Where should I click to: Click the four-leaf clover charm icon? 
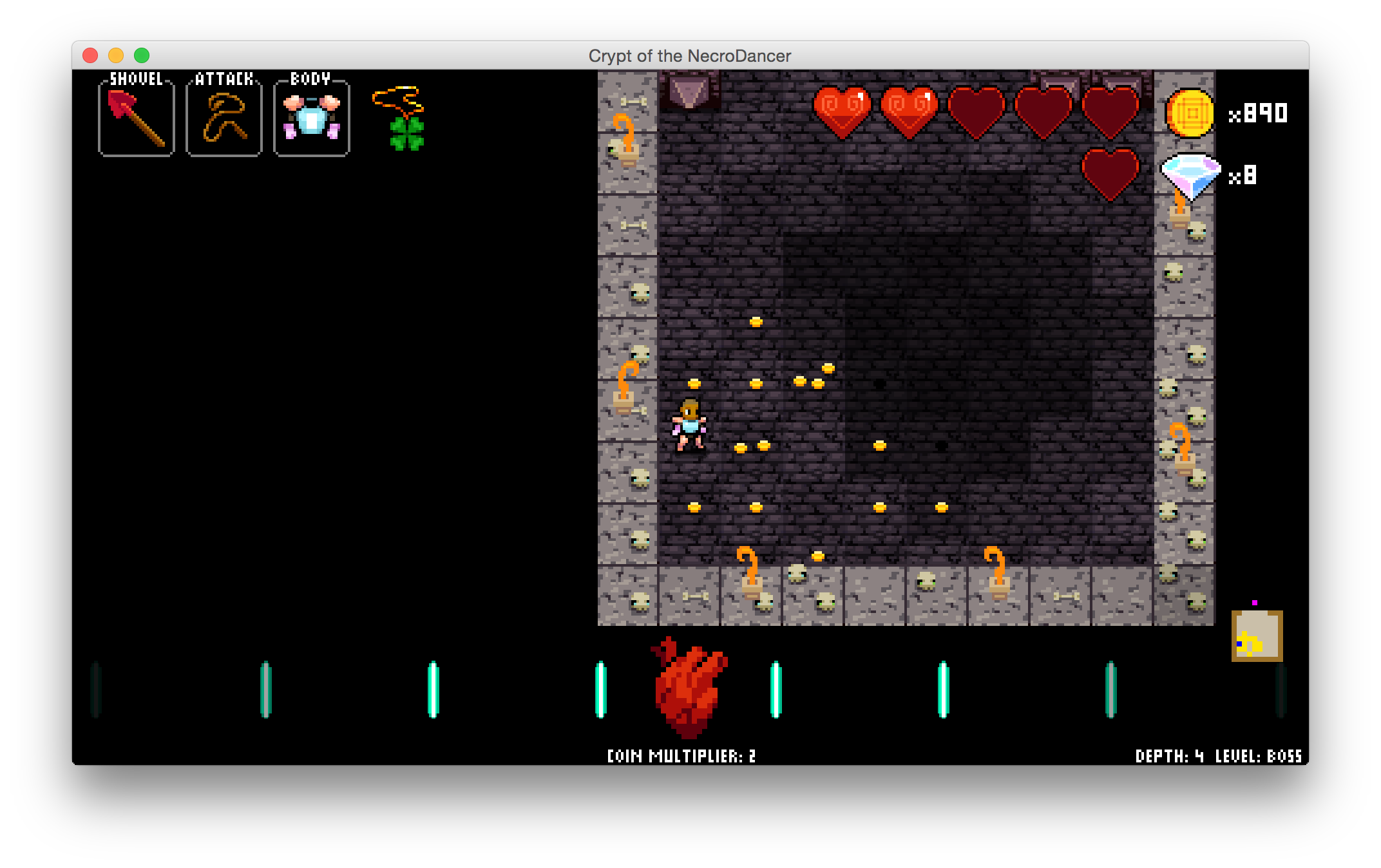pos(406,133)
